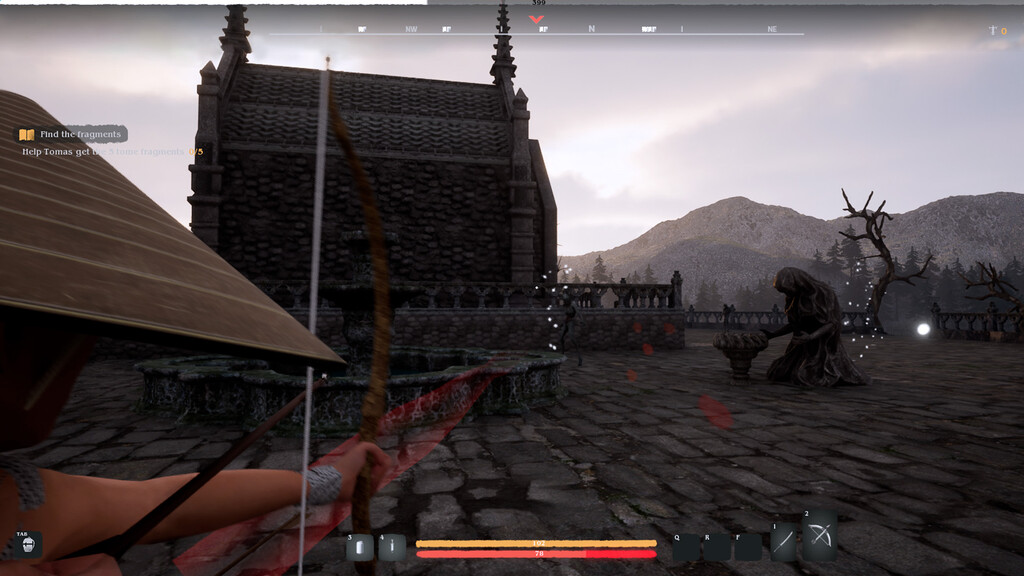The height and width of the screenshot is (576, 1024).
Task: Click the quest book icon
Action: click(x=27, y=134)
